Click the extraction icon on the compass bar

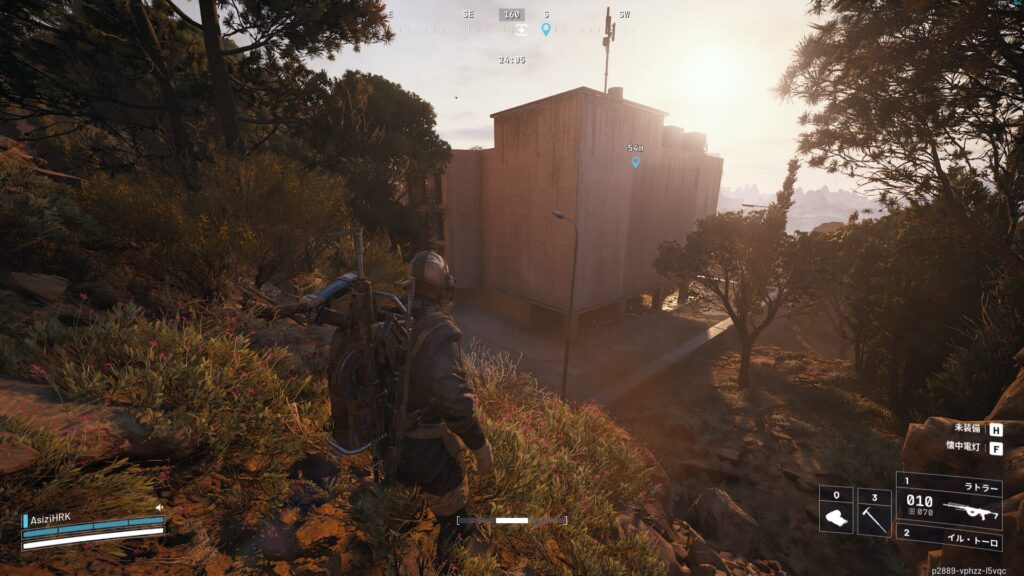(520, 30)
